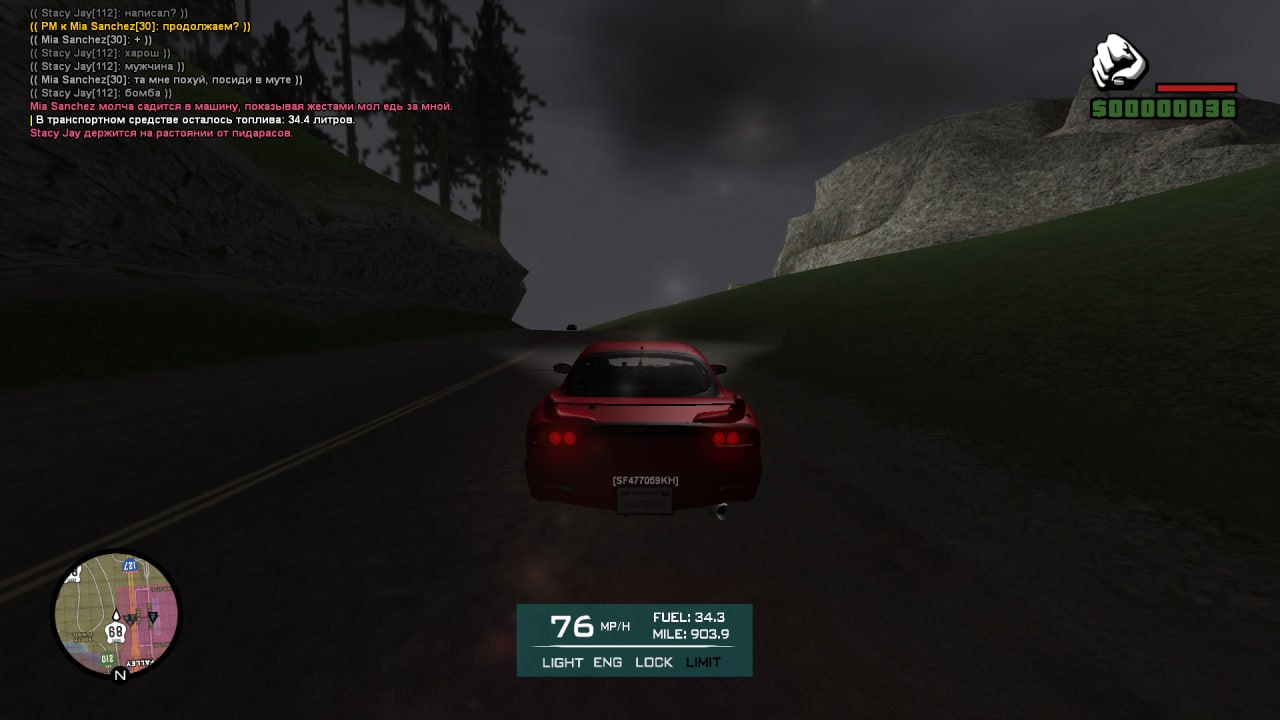Screen dimensions: 1280x720
Task: Toggle the LIGHT indicator on the speedometer
Action: pos(562,662)
